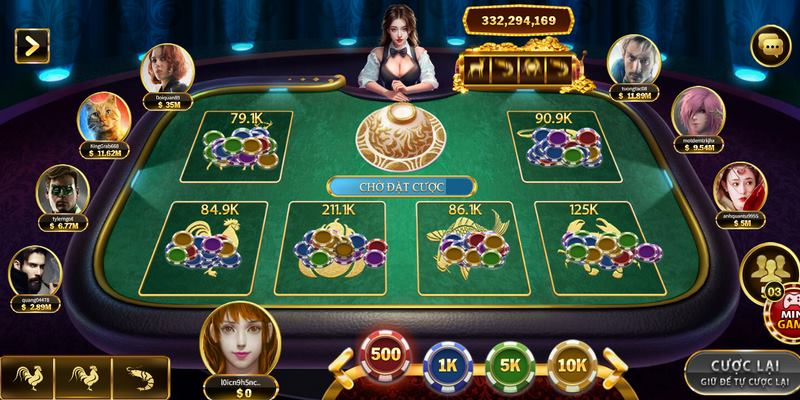Expand the yellow arrow side menu
800x400 pixels.
pyautogui.click(x=32, y=44)
